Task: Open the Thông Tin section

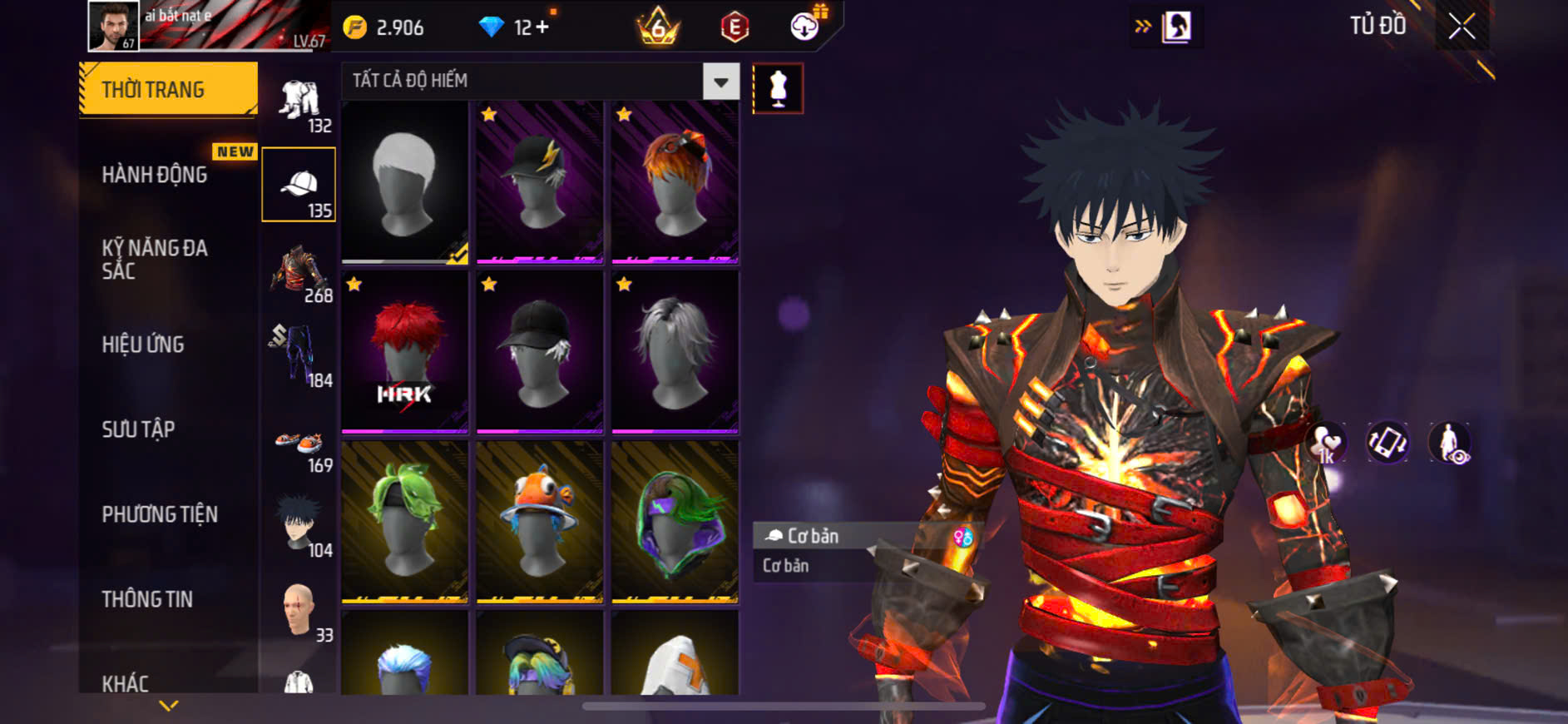Action: point(147,599)
